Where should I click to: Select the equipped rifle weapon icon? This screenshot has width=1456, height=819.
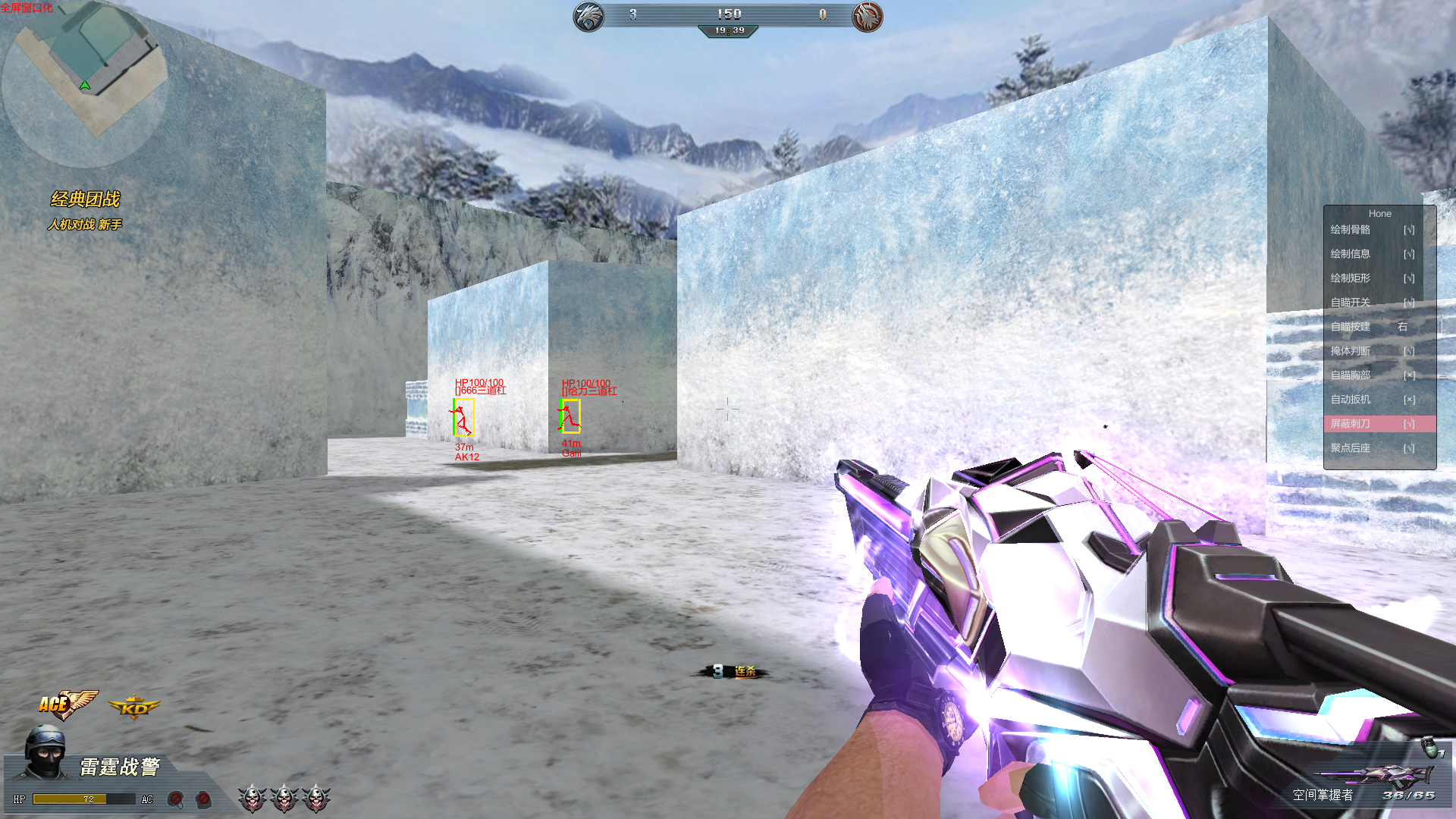[1376, 775]
